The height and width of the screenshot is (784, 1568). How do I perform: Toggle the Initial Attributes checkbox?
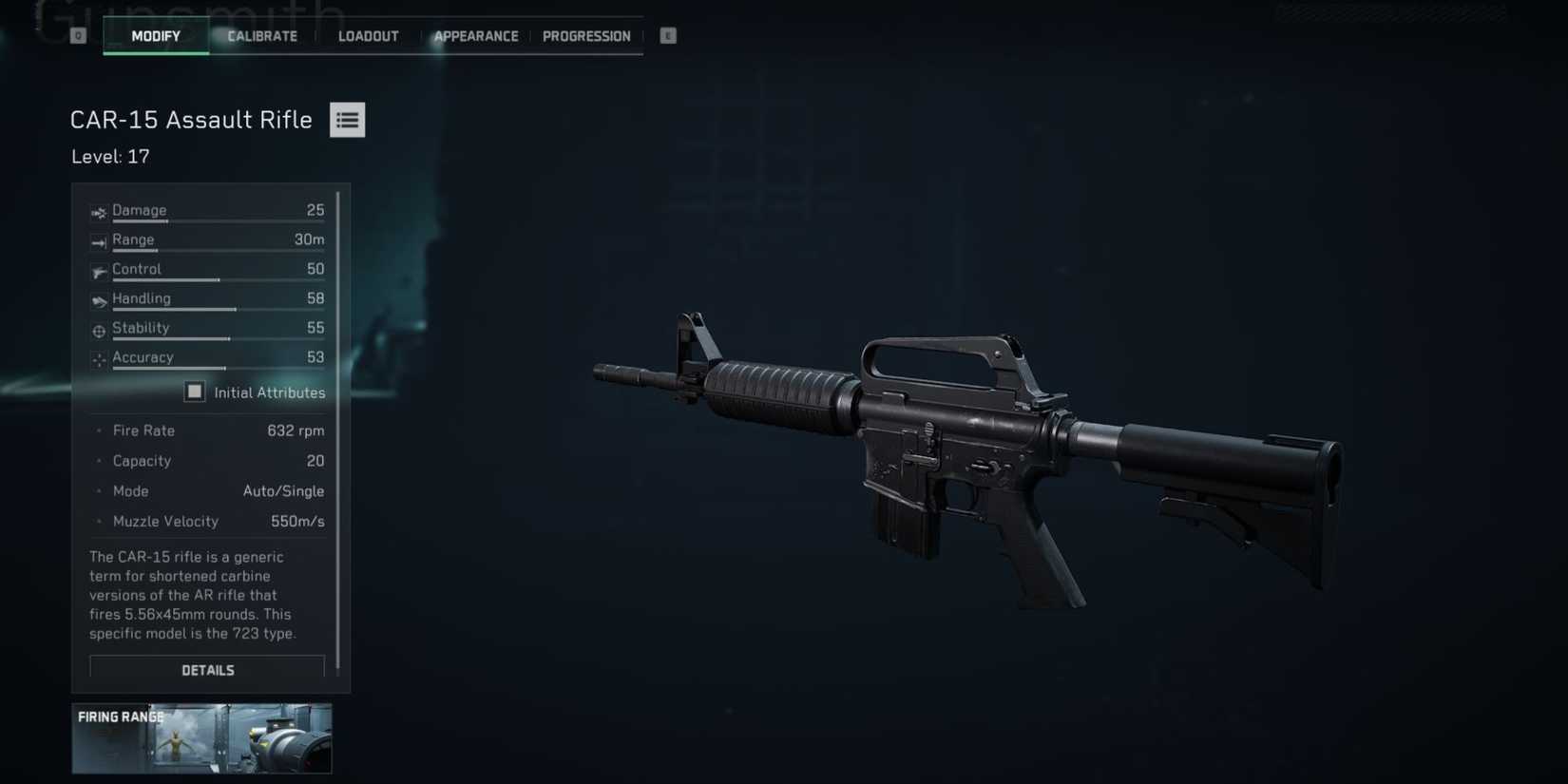click(x=195, y=392)
